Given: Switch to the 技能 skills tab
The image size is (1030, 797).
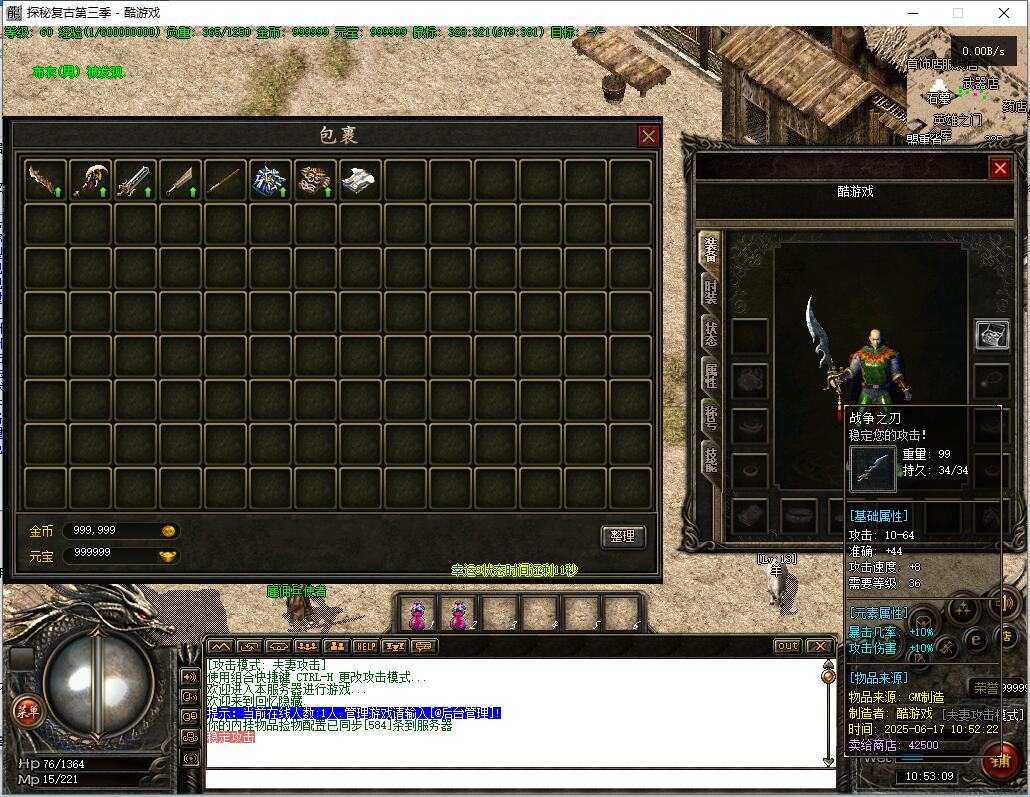Looking at the screenshot, I should pyautogui.click(x=710, y=459).
